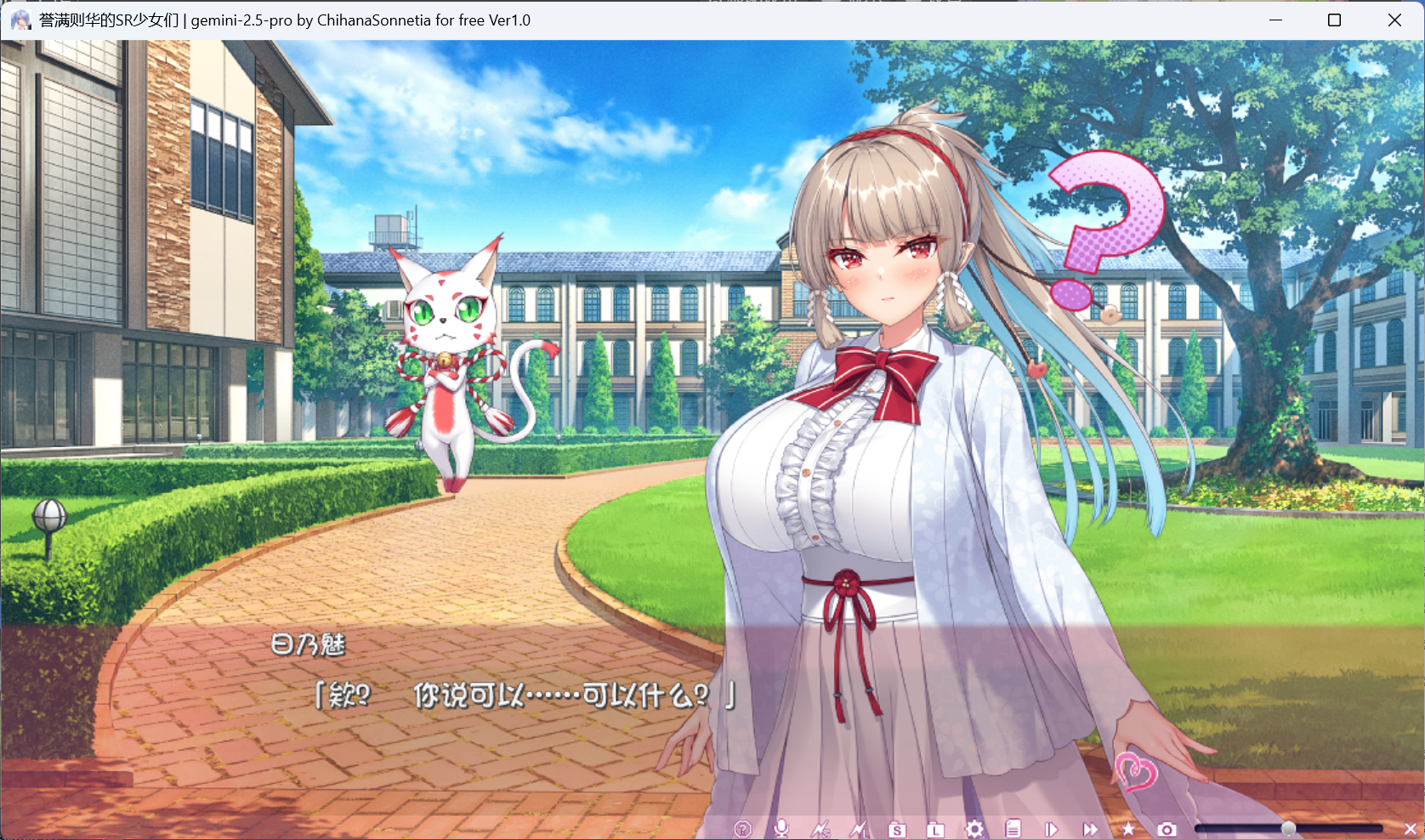Select the lightning-L skip mode icon
Viewport: 1425px width, 840px height.
coord(860,827)
